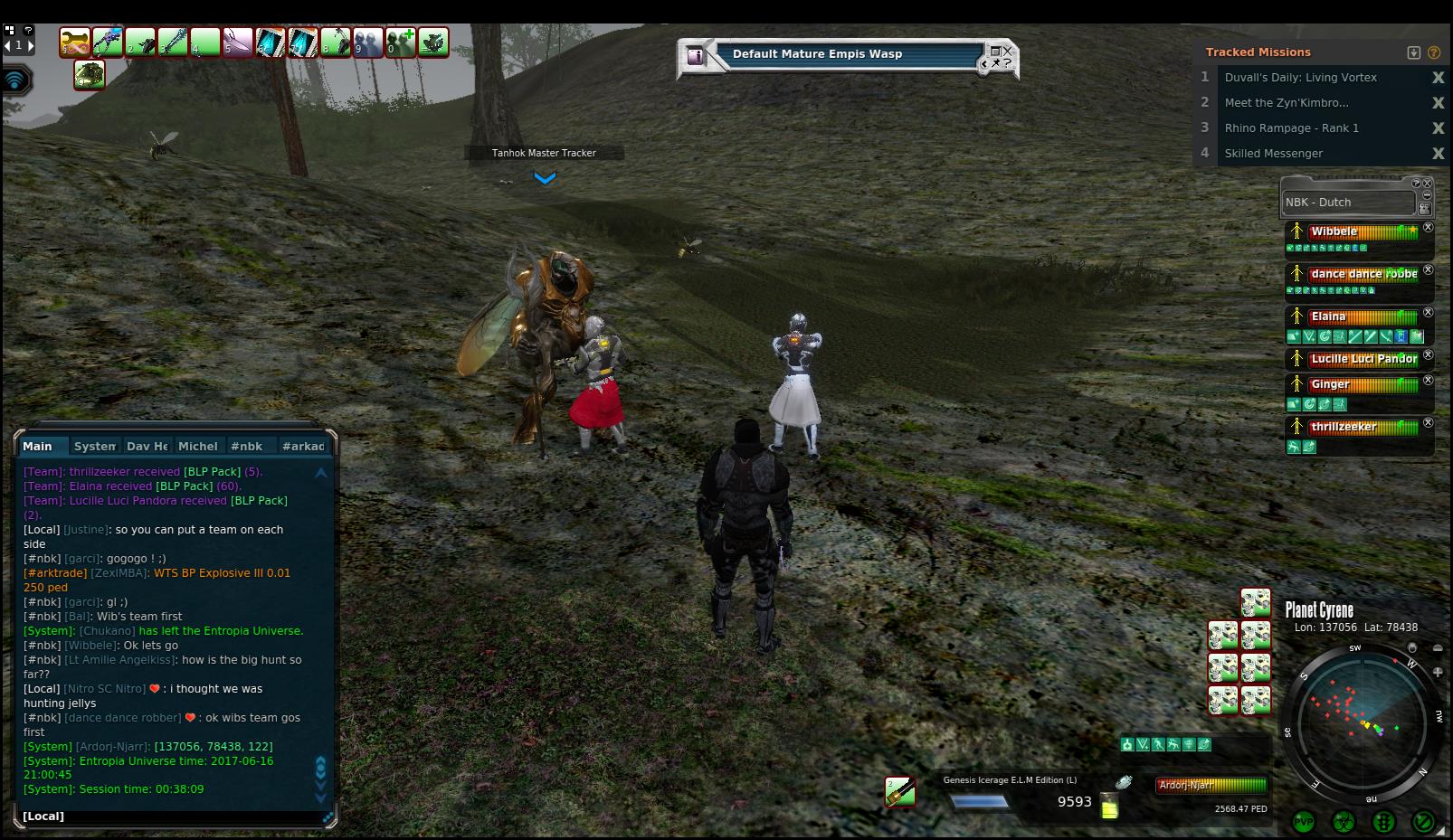
Task: Select team member Elaina in team list
Action: point(1328,316)
